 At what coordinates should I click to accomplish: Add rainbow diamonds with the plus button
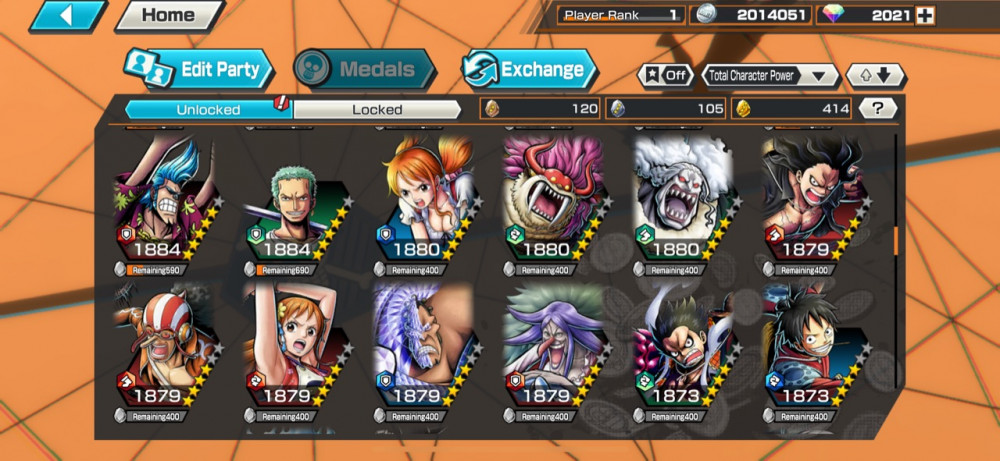(x=926, y=15)
